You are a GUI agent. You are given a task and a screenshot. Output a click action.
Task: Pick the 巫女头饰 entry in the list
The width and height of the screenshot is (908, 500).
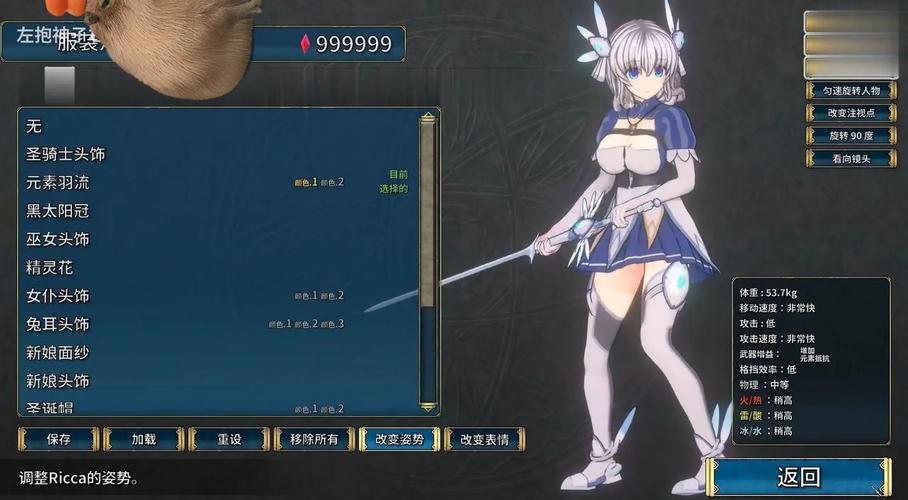[58, 240]
